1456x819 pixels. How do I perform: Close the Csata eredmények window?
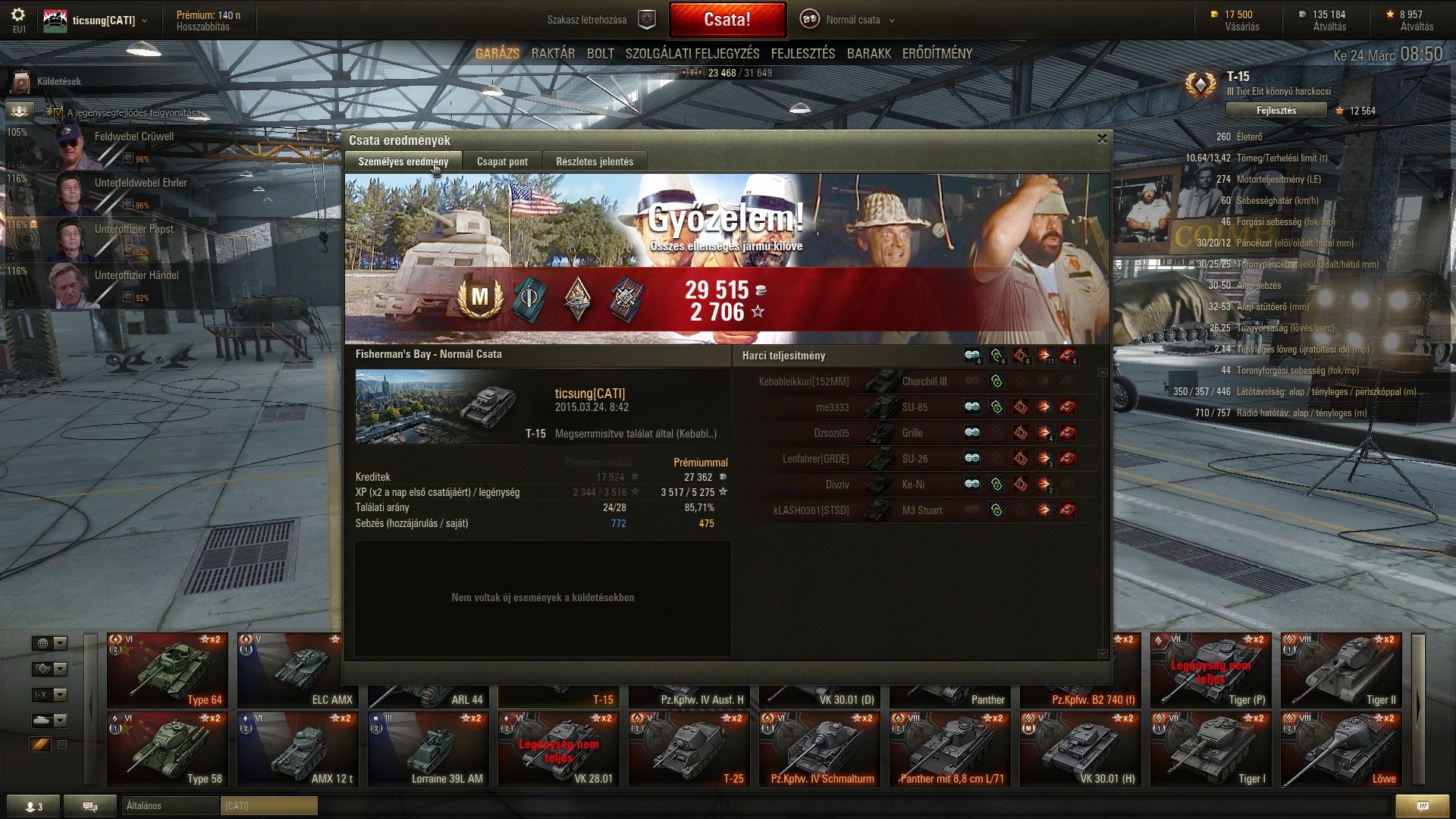(x=1102, y=139)
